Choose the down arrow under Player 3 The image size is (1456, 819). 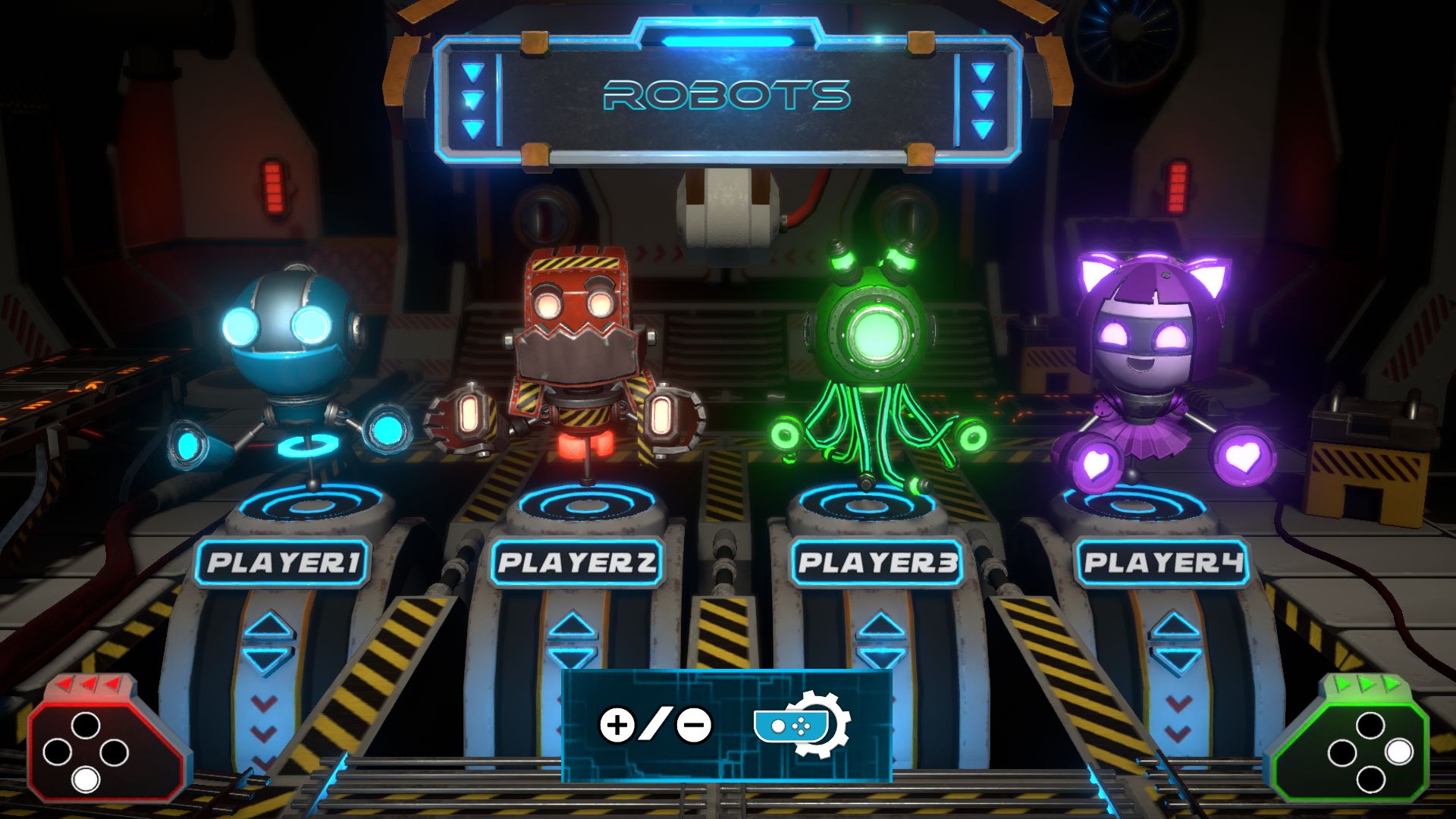click(880, 657)
